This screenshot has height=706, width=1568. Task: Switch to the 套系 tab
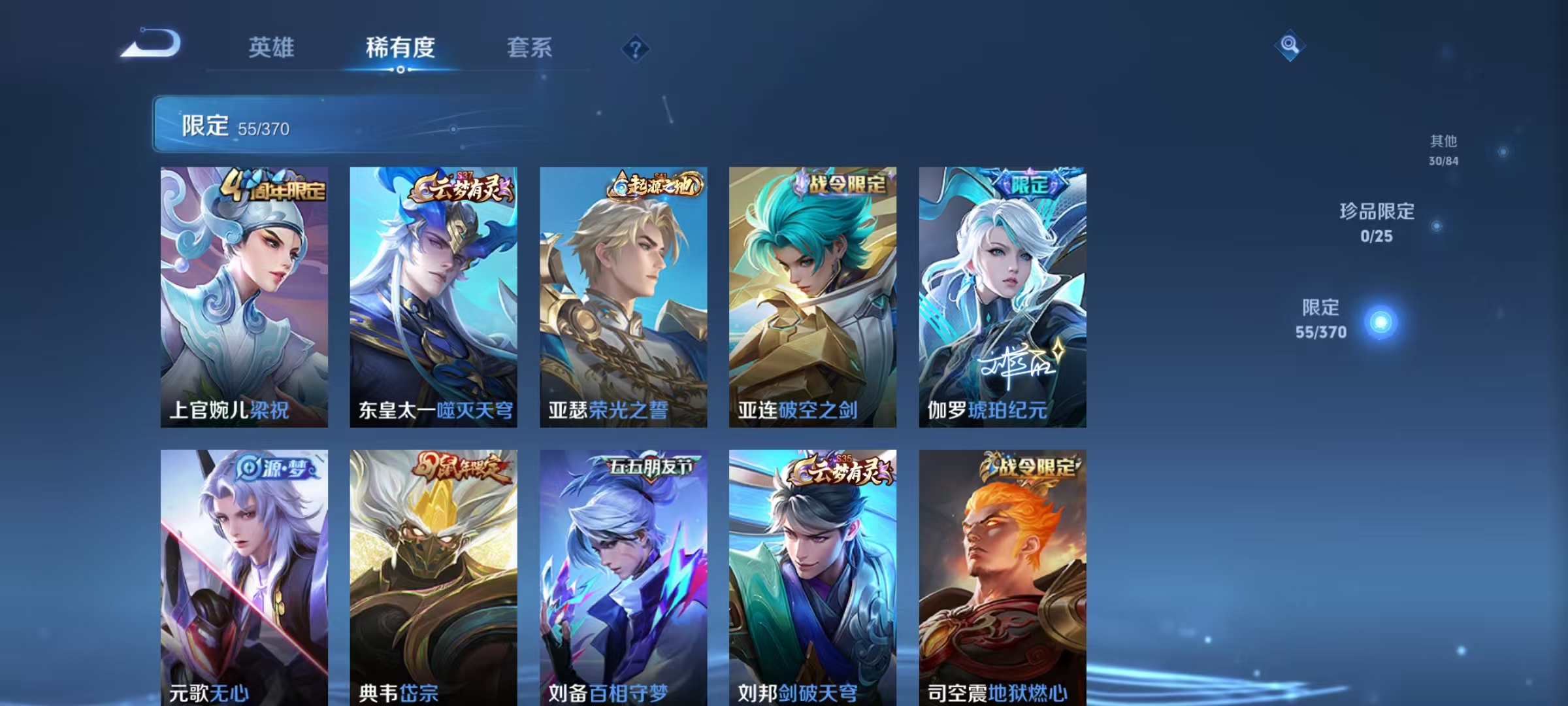tap(531, 46)
